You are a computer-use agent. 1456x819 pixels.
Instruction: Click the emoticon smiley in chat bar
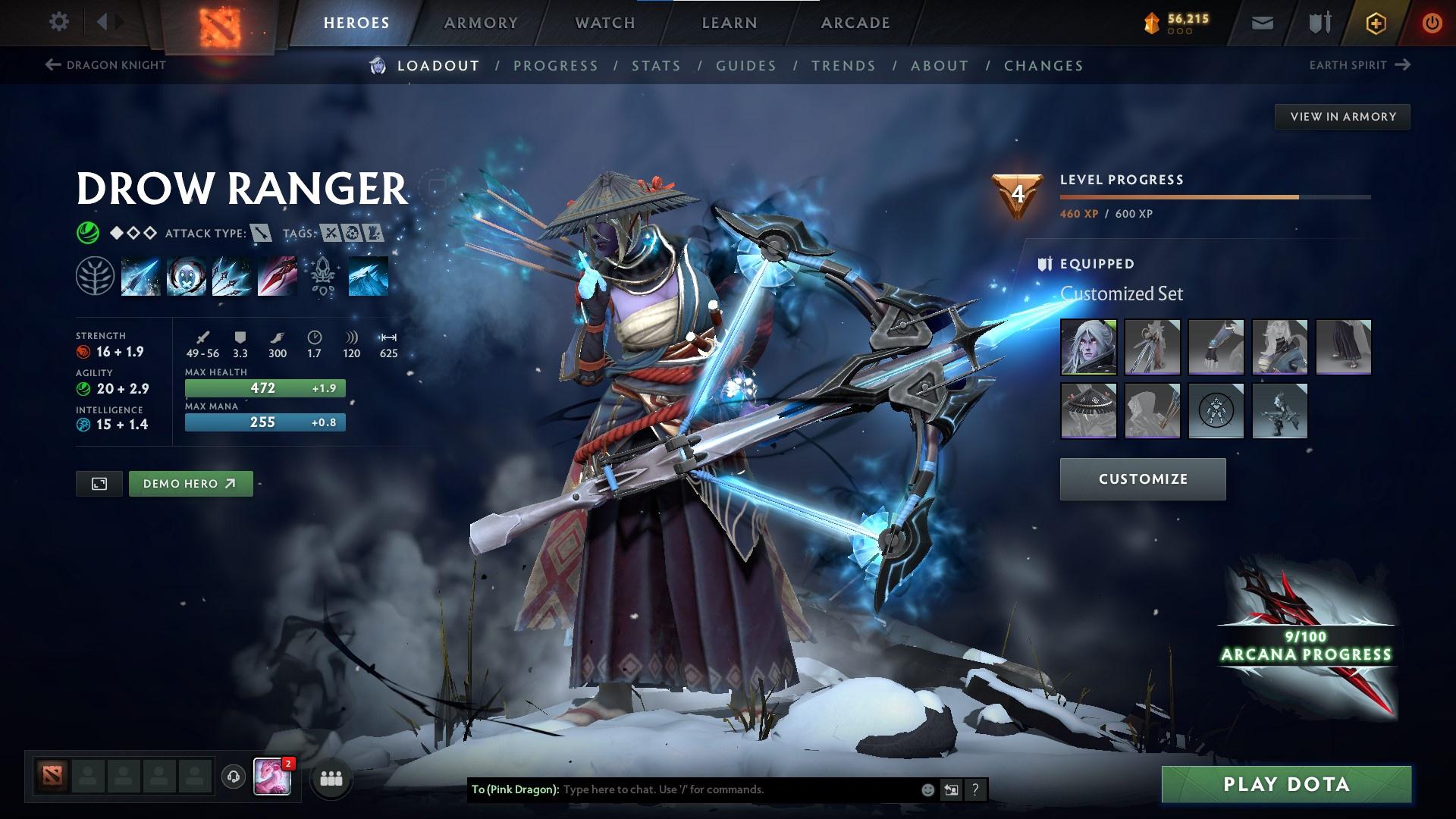[x=927, y=789]
